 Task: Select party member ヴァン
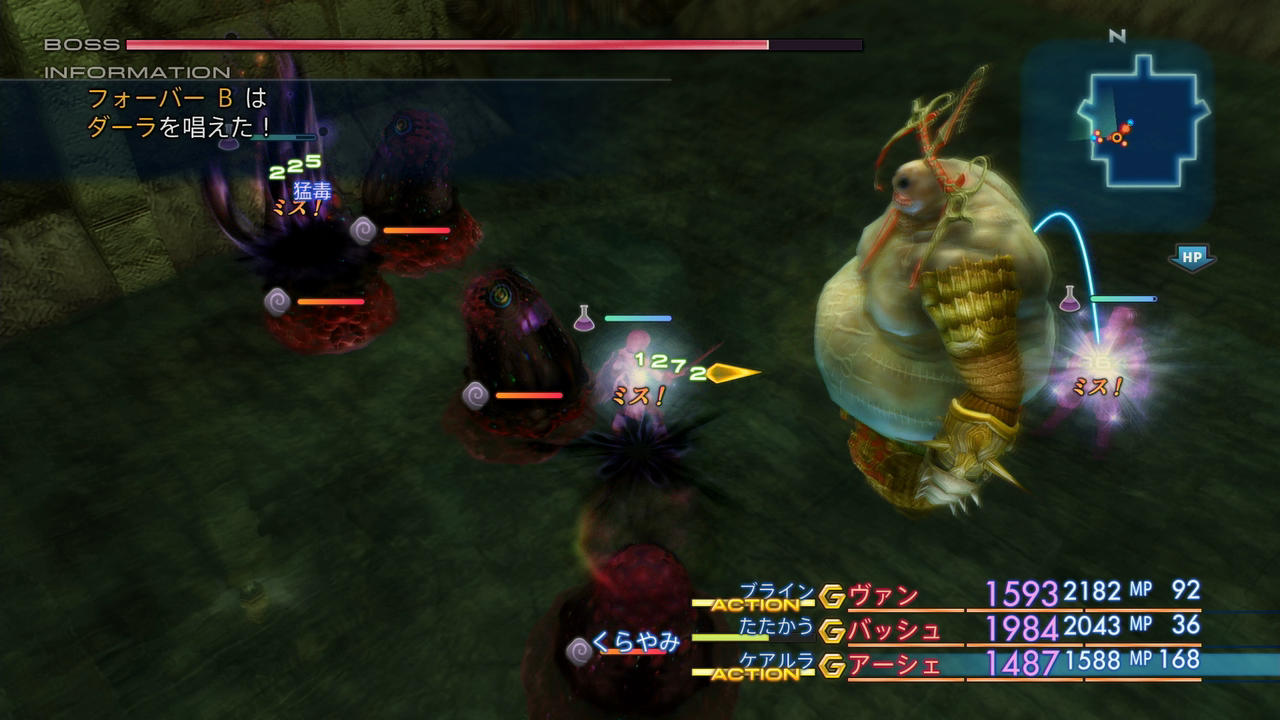(x=883, y=596)
